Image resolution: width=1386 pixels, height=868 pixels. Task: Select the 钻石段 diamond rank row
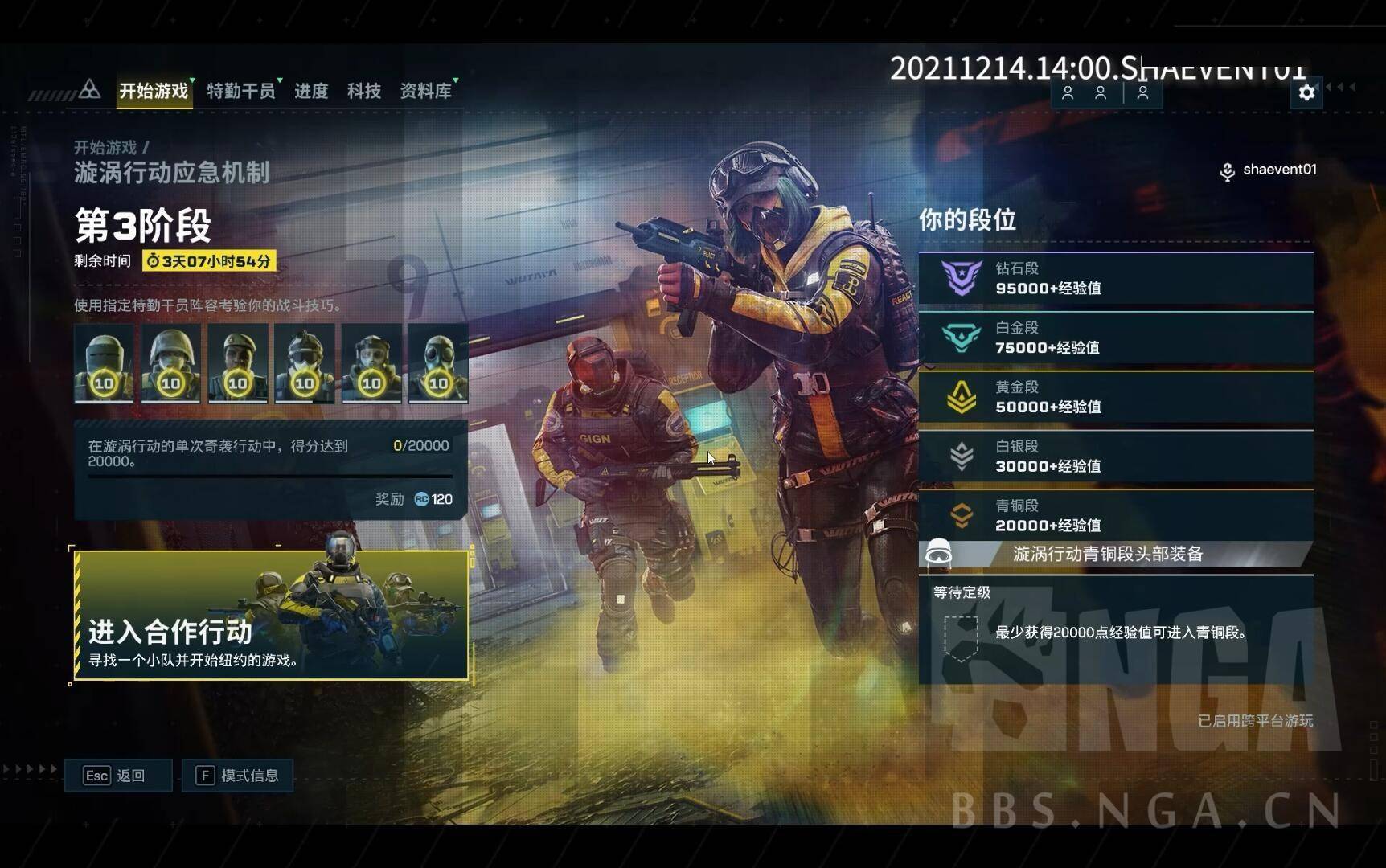click(x=1115, y=278)
